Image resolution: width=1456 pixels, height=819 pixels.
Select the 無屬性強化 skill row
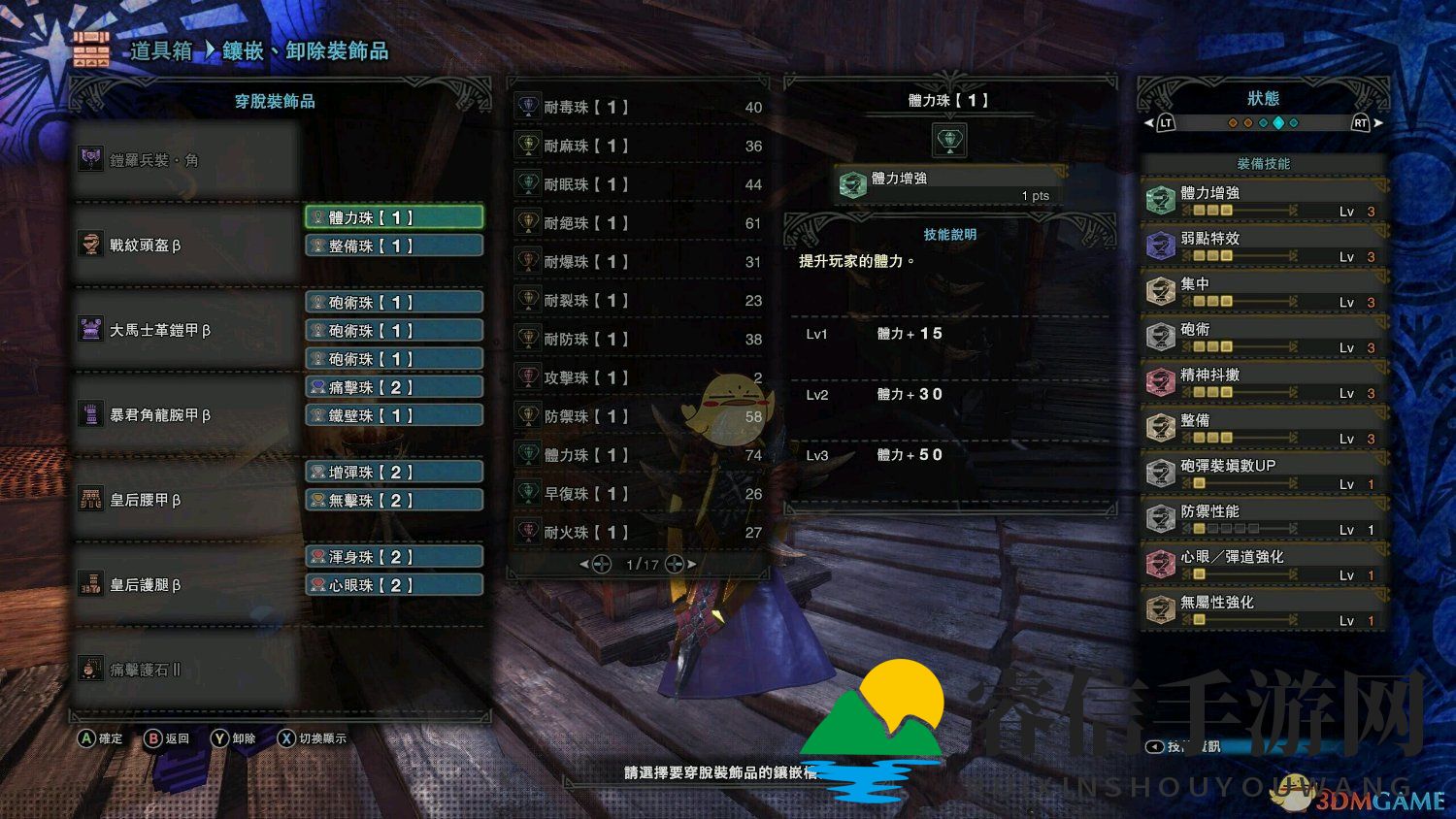(x=1262, y=610)
